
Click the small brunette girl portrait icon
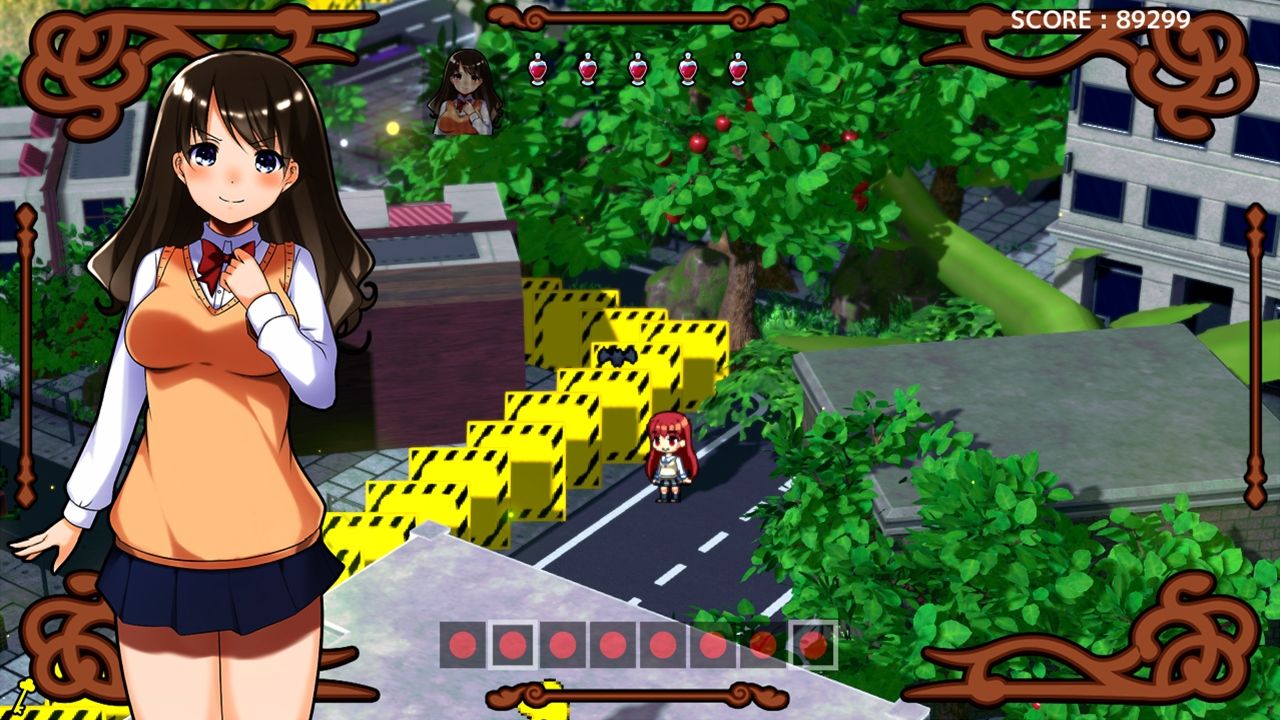point(464,92)
